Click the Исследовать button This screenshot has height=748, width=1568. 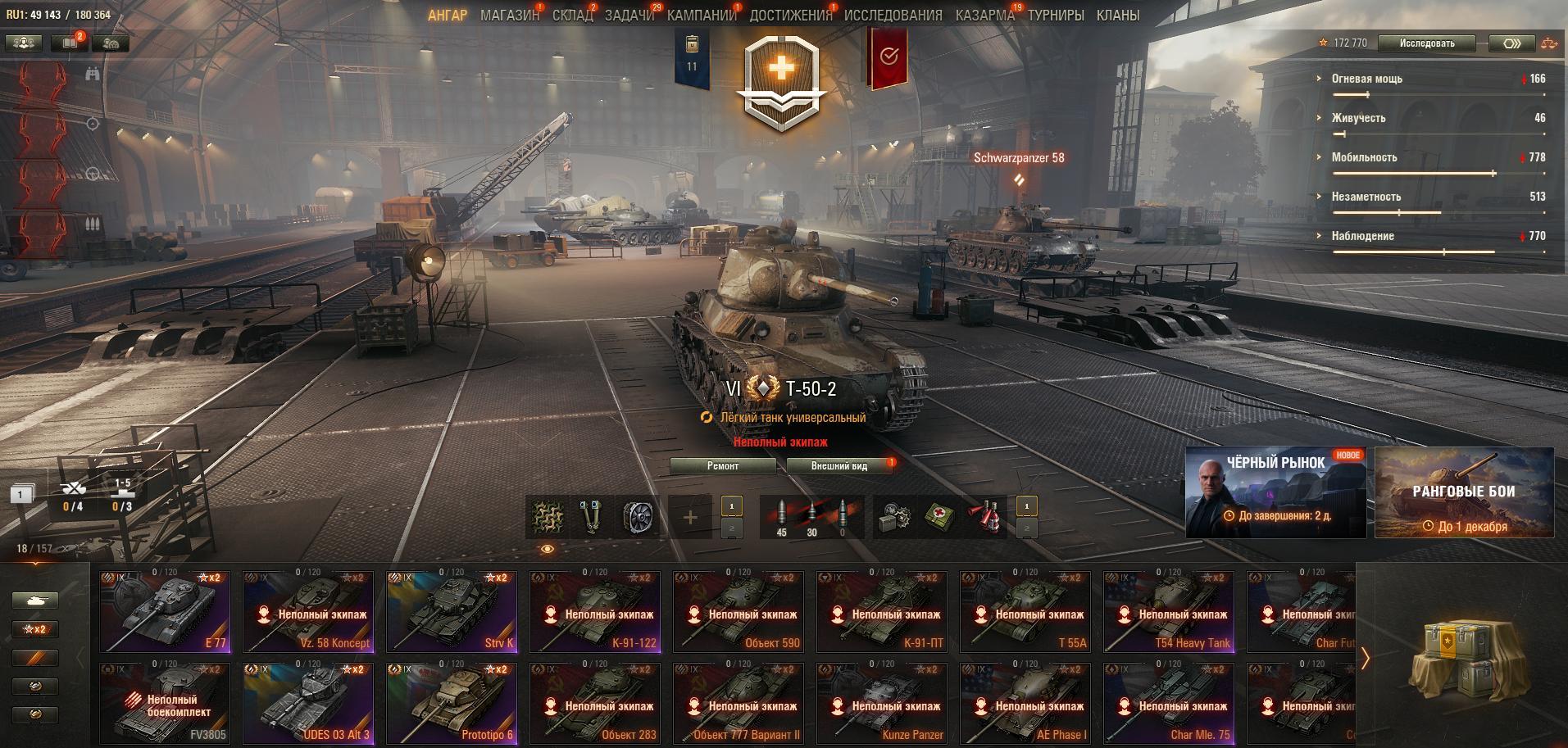pos(1426,43)
